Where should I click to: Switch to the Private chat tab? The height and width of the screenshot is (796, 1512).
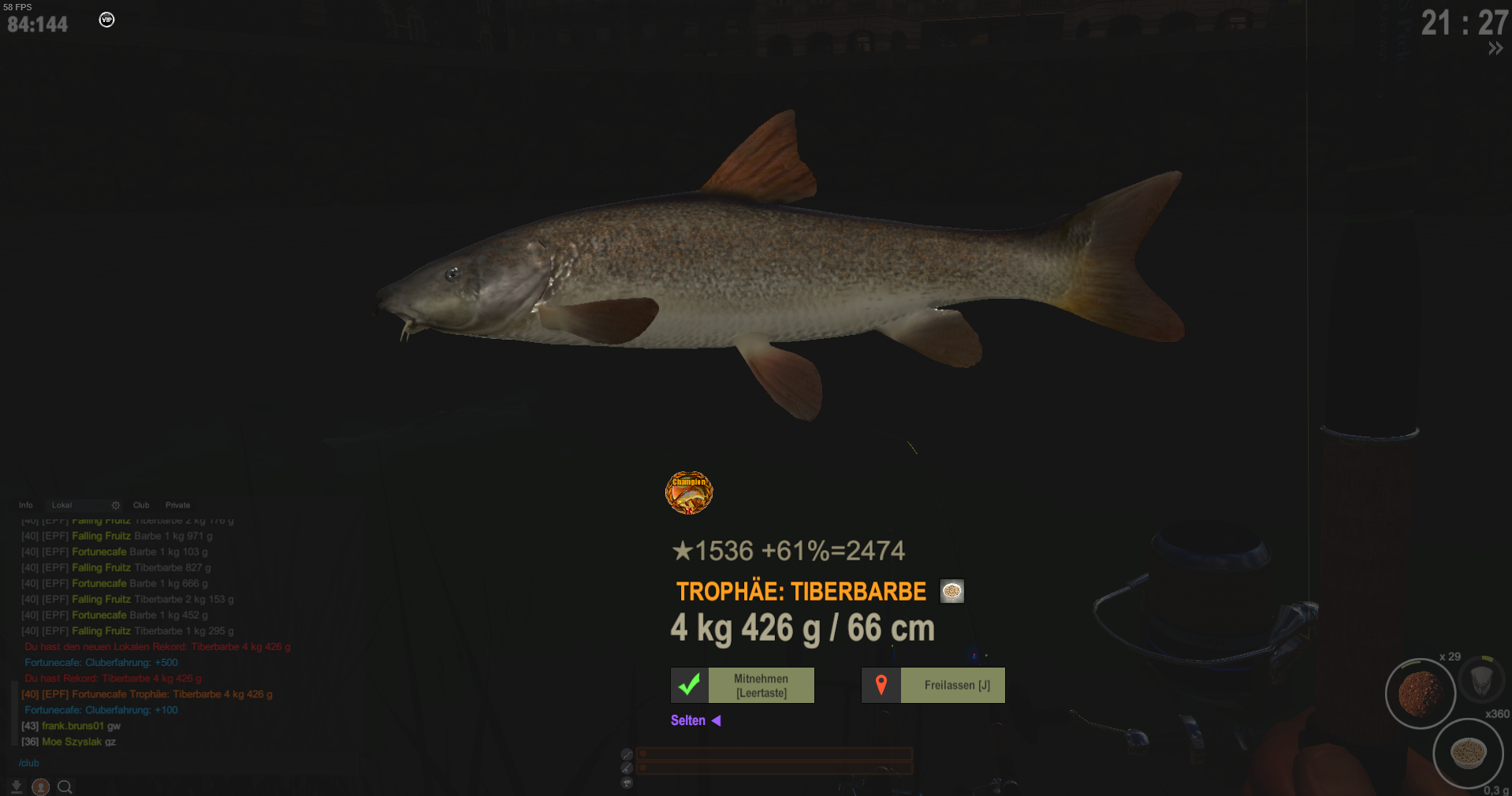pyautogui.click(x=177, y=505)
